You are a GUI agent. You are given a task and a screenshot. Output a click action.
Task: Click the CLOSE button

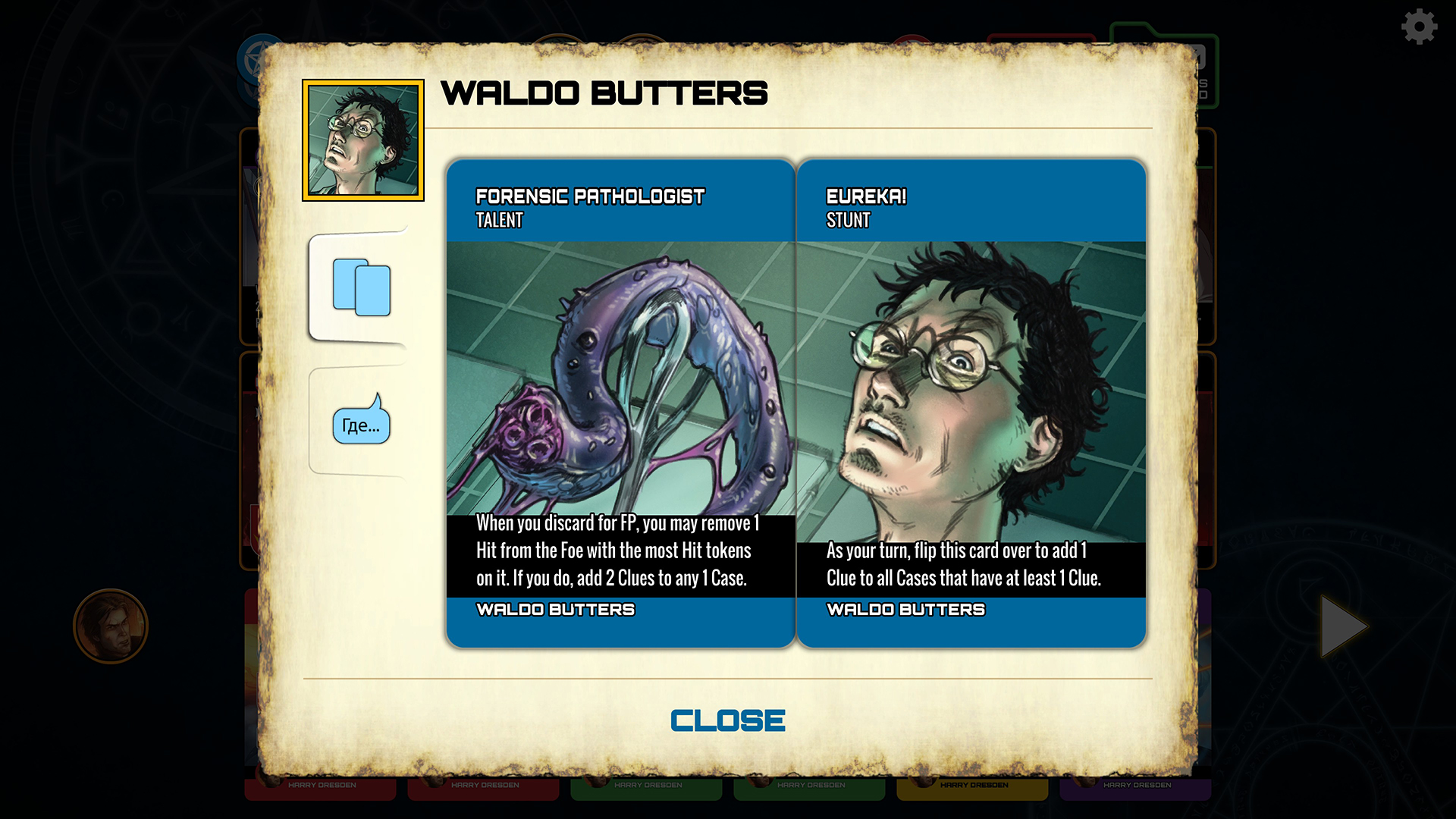click(x=727, y=719)
